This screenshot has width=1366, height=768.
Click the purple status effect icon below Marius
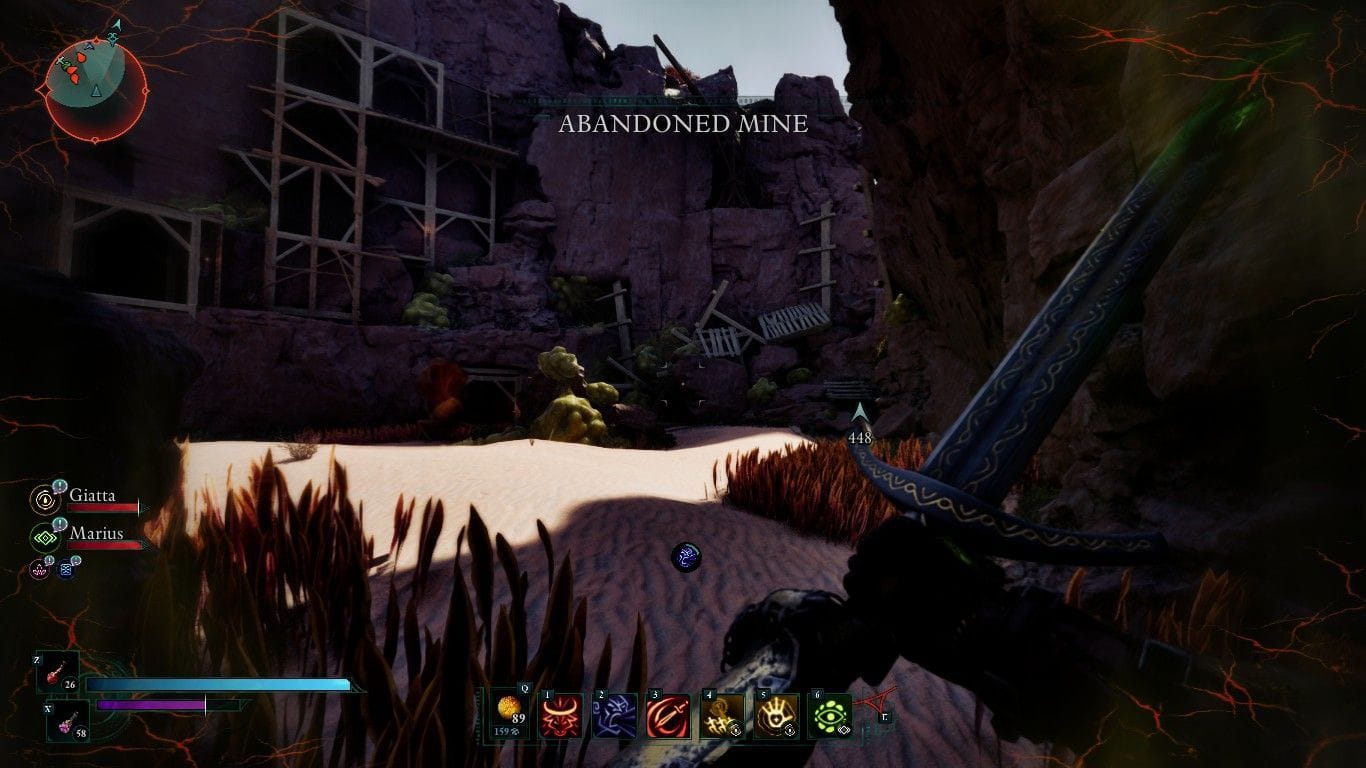pyautogui.click(x=38, y=570)
